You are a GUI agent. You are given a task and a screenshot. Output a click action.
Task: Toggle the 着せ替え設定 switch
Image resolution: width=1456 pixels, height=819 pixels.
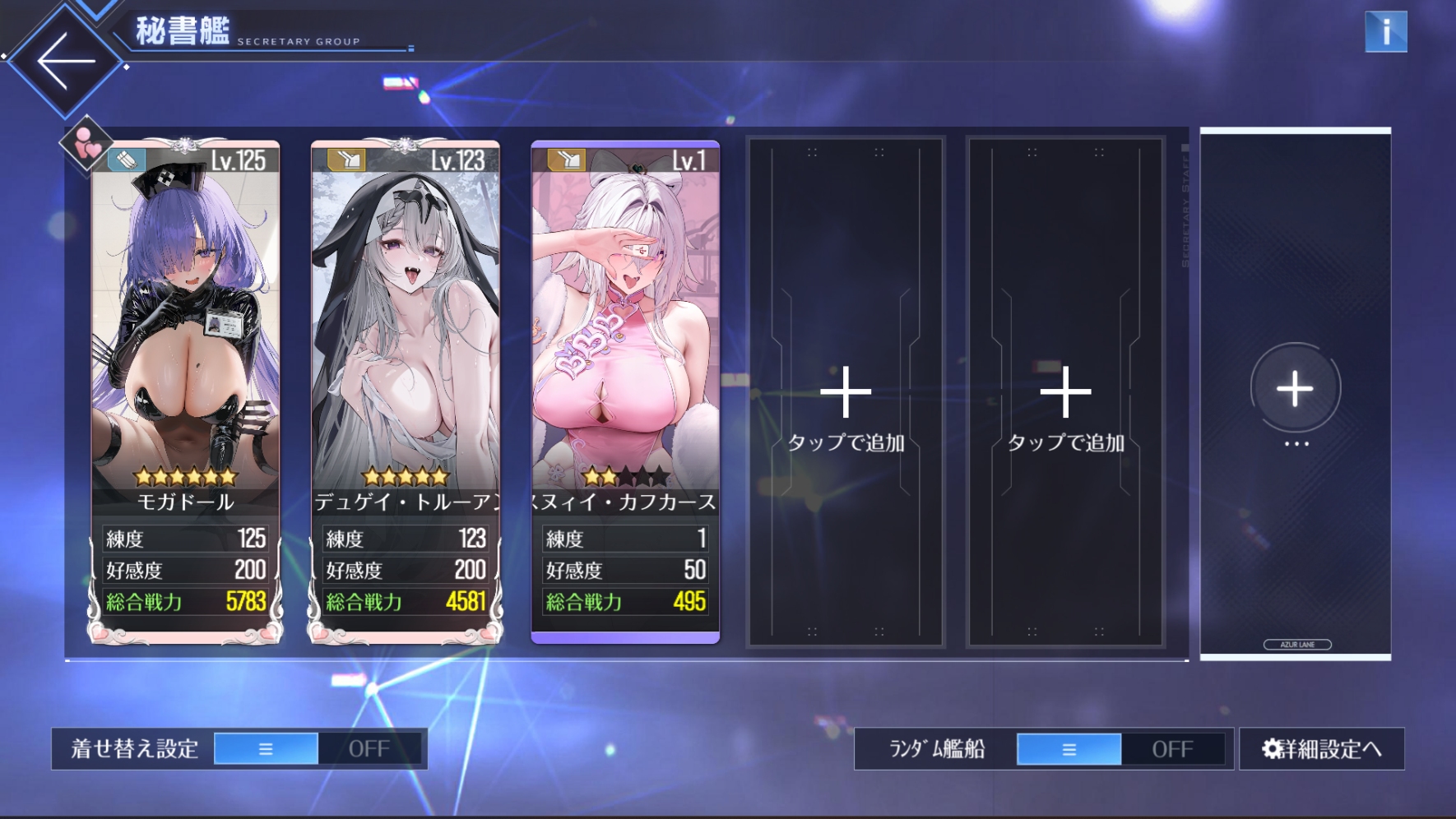(x=318, y=749)
